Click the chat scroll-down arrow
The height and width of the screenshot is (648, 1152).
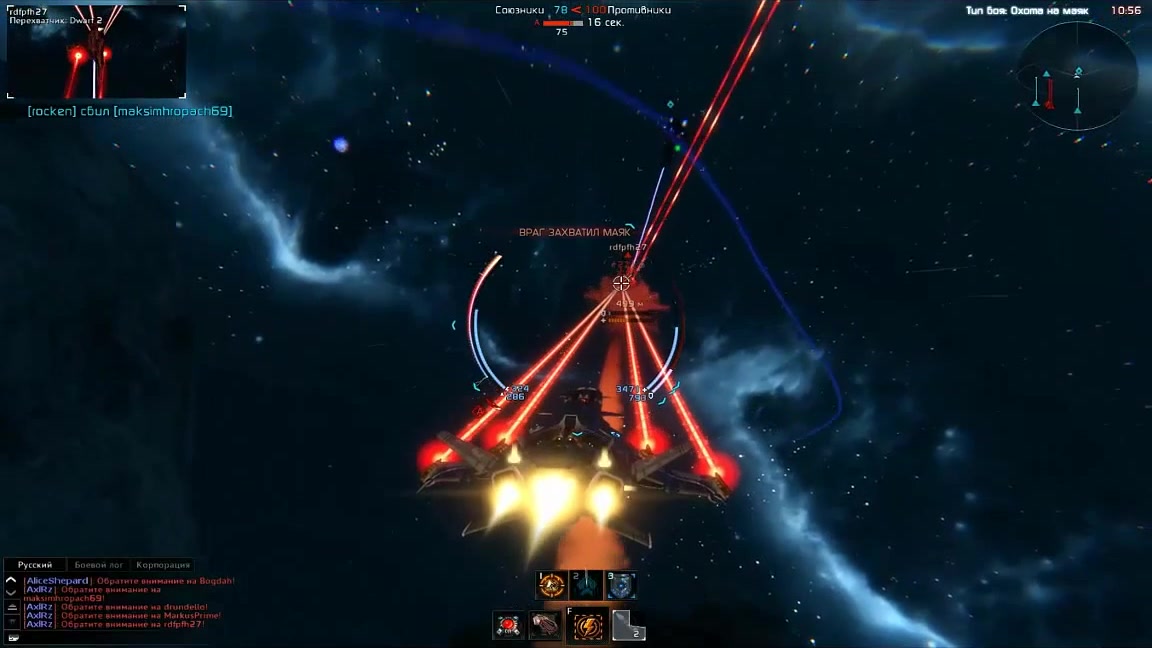tap(11, 591)
